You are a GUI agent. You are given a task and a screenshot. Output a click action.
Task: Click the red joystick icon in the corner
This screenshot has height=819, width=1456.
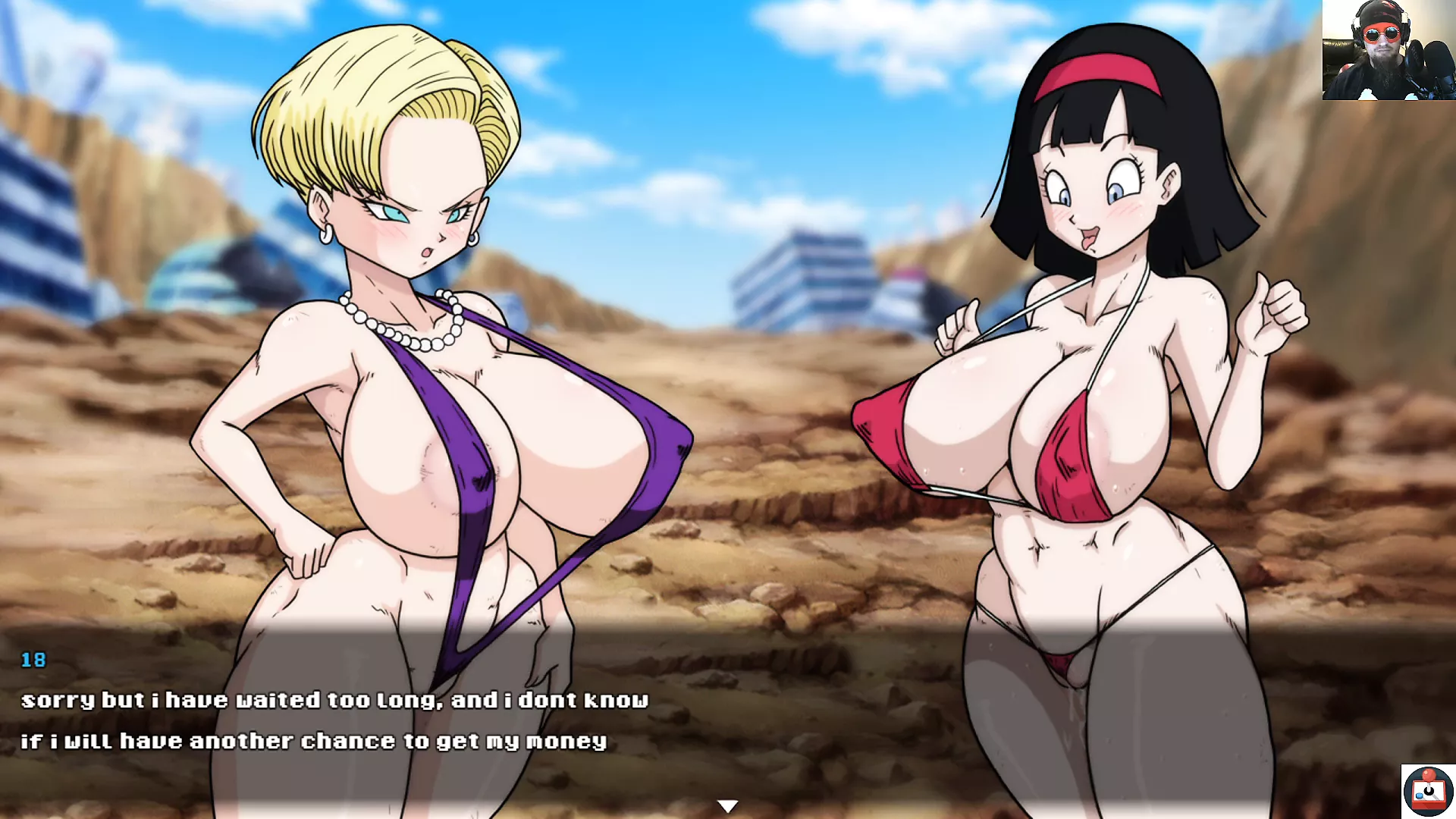coord(1428,791)
